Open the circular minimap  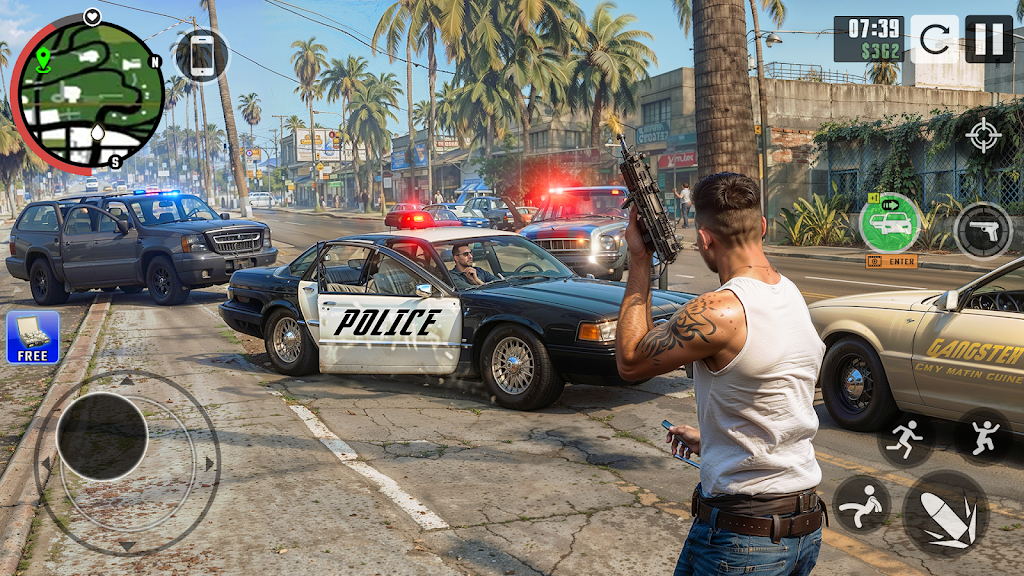point(87,93)
